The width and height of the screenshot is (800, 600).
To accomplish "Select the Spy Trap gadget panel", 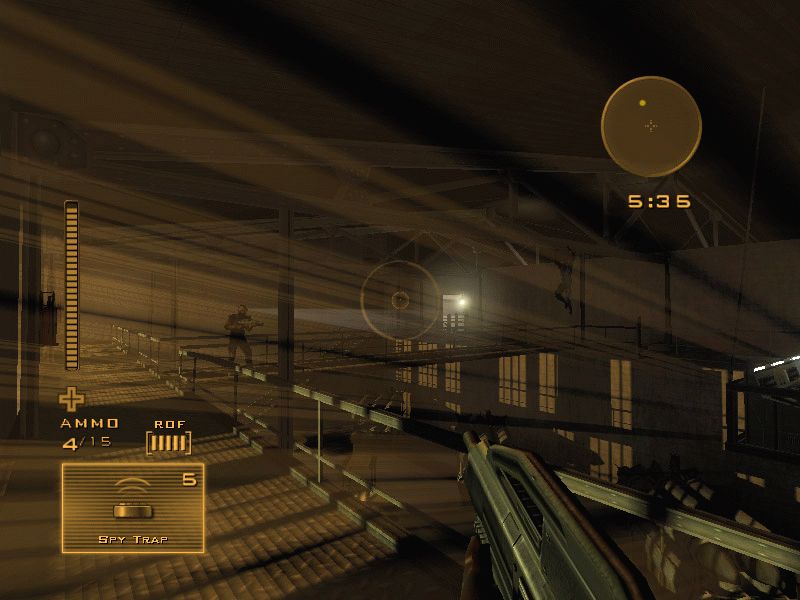I will point(133,508).
